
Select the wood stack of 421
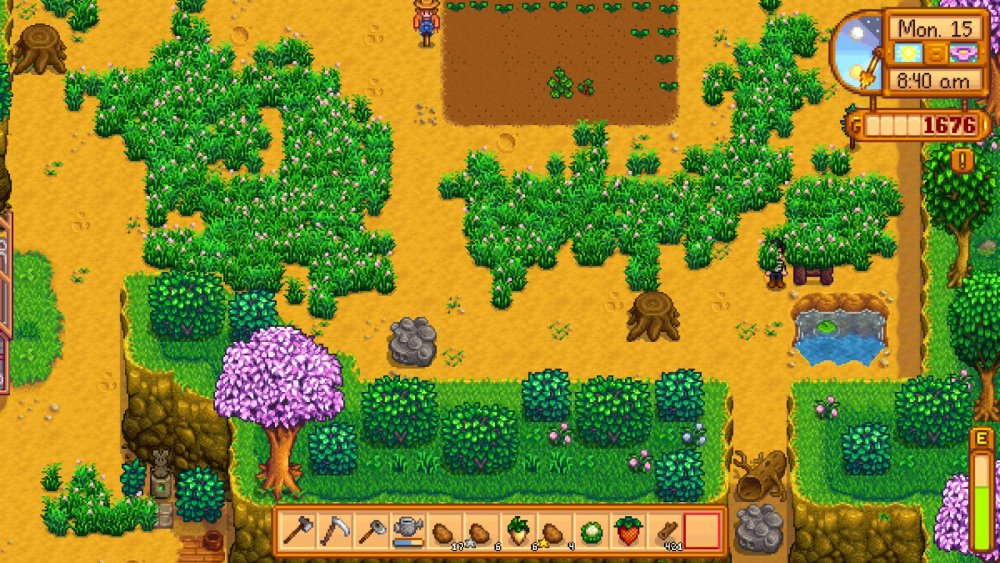tap(665, 530)
